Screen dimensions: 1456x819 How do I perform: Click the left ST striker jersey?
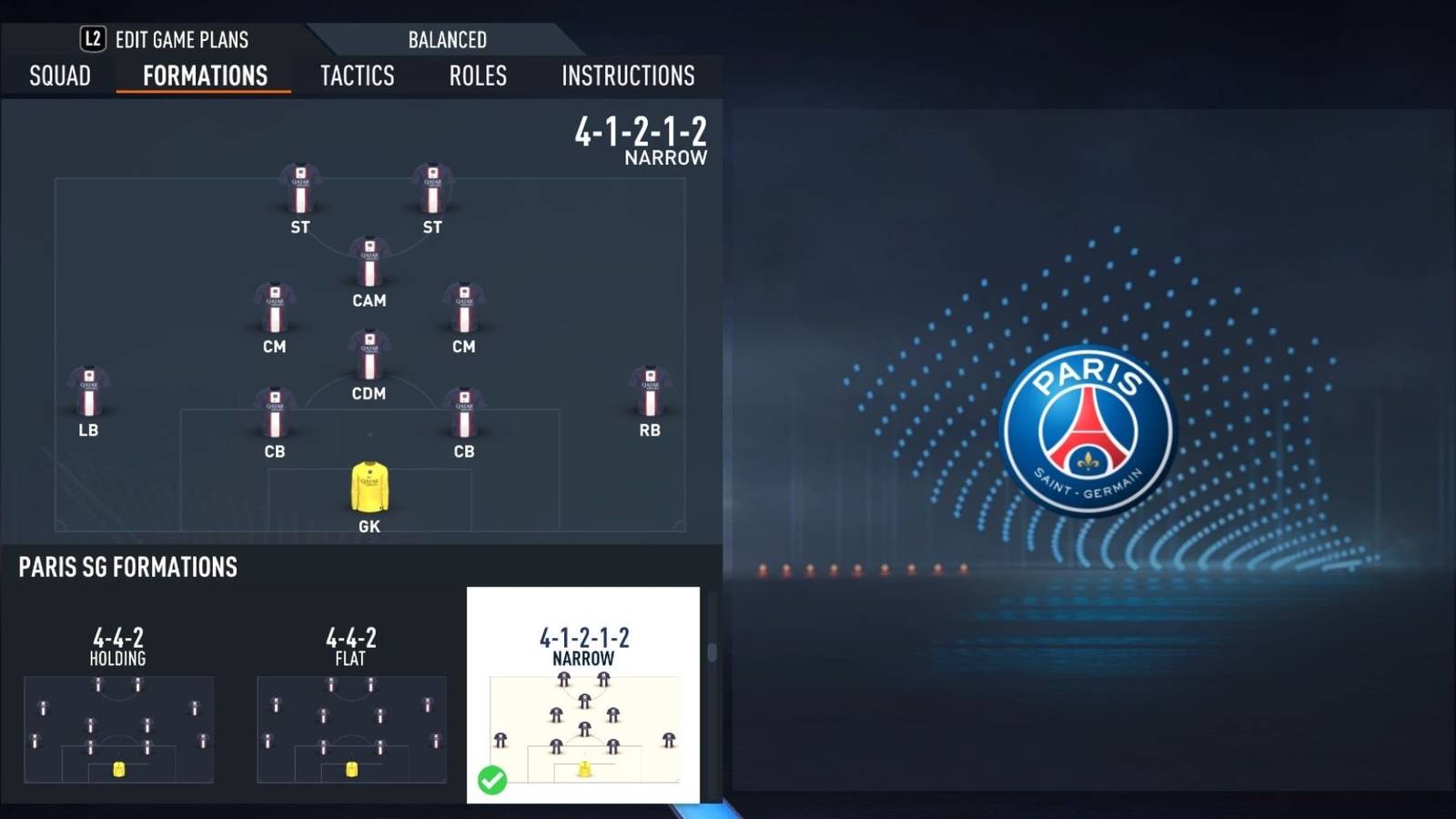click(x=298, y=187)
